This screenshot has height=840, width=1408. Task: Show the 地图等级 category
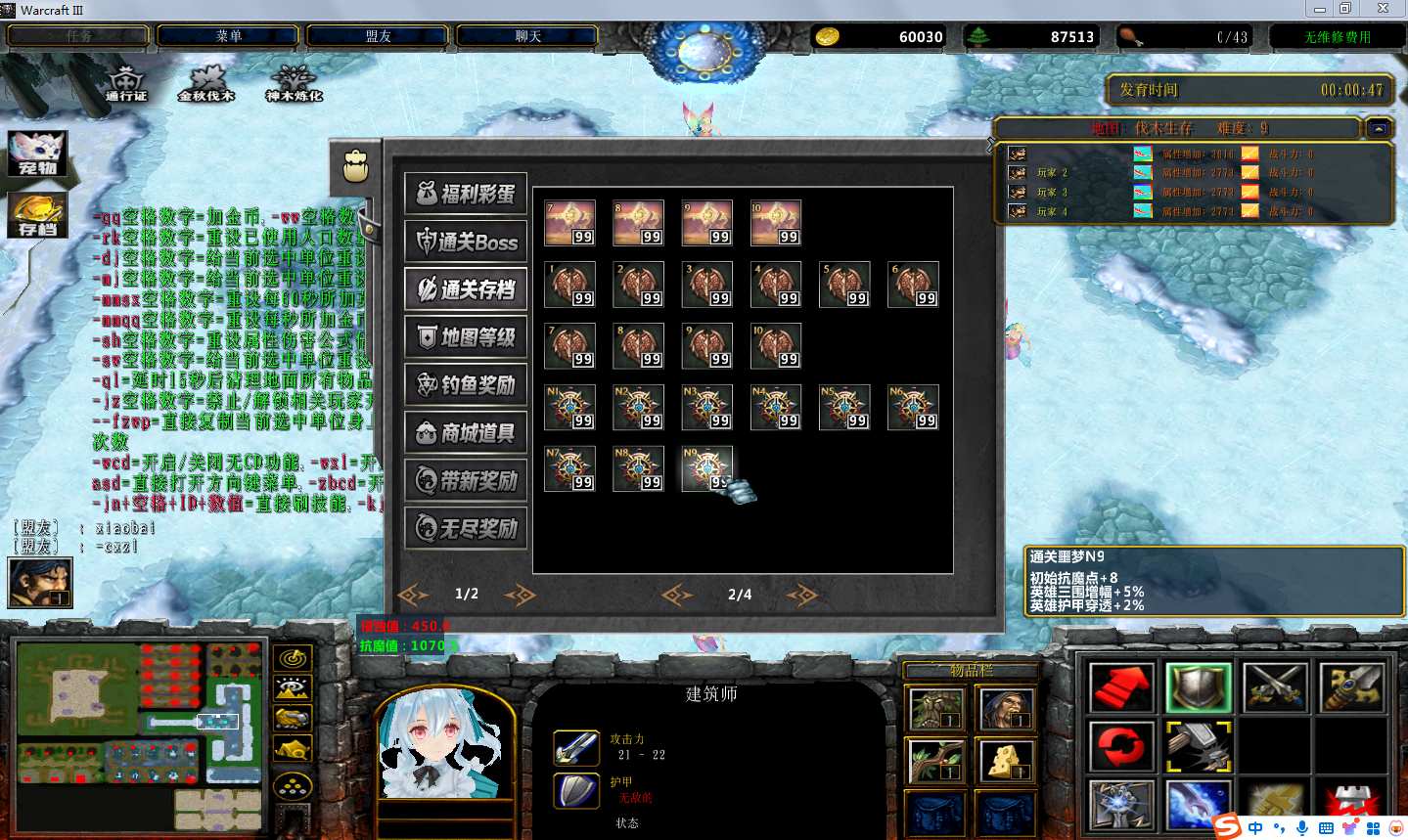(466, 337)
